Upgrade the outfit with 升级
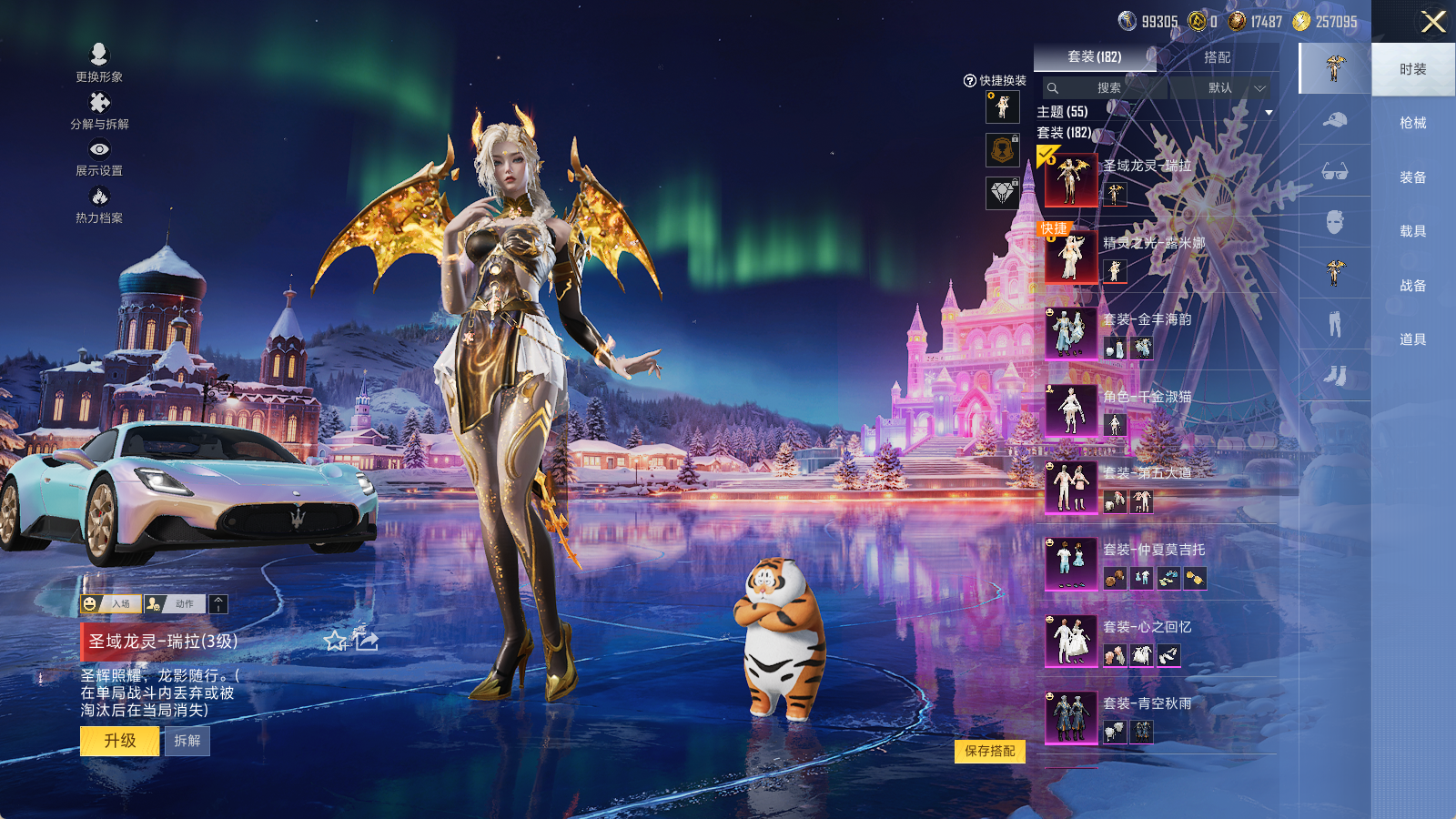Viewport: 1456px width, 819px height. click(120, 741)
